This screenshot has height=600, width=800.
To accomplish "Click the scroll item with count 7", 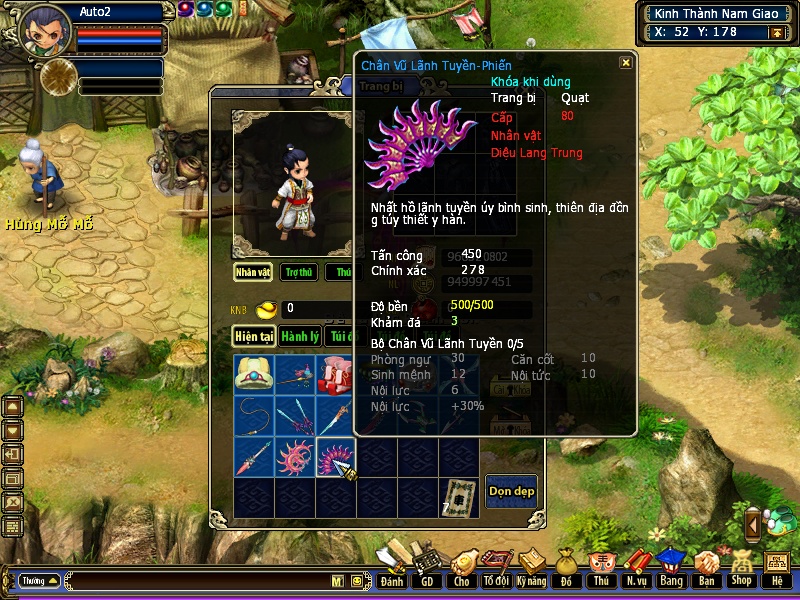I will 459,497.
